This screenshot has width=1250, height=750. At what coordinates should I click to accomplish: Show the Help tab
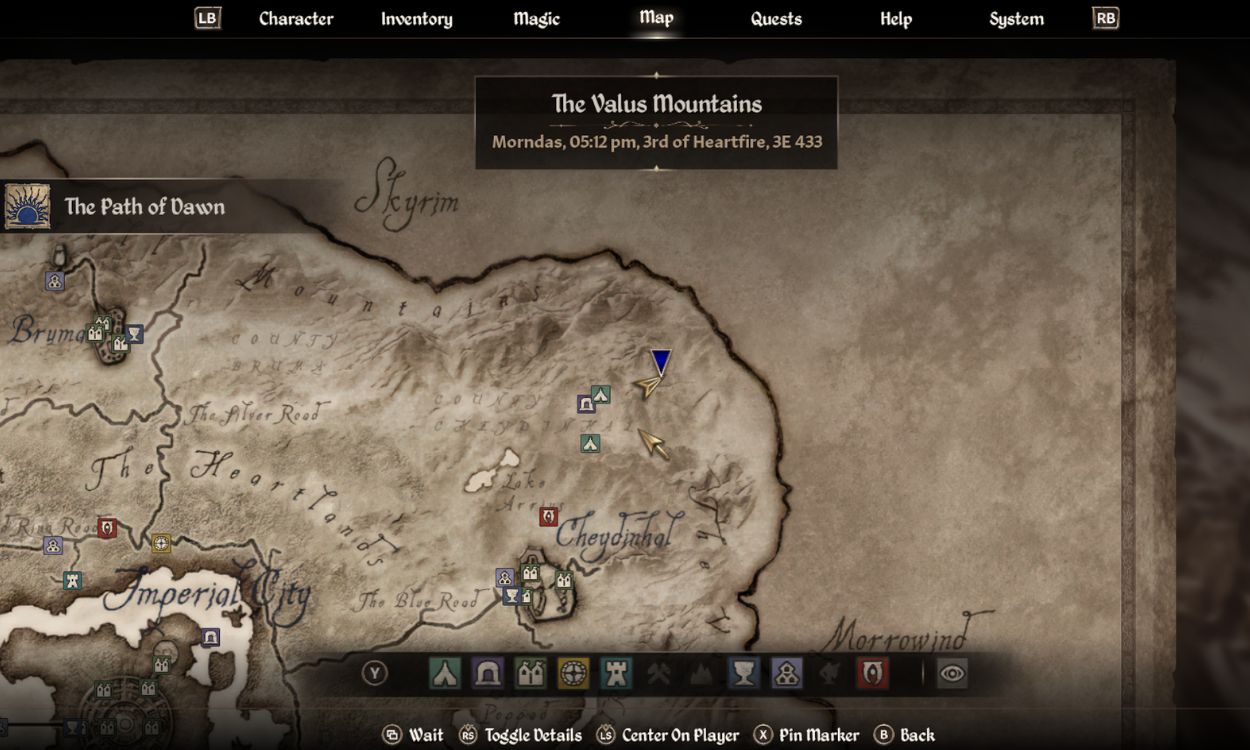tap(895, 19)
